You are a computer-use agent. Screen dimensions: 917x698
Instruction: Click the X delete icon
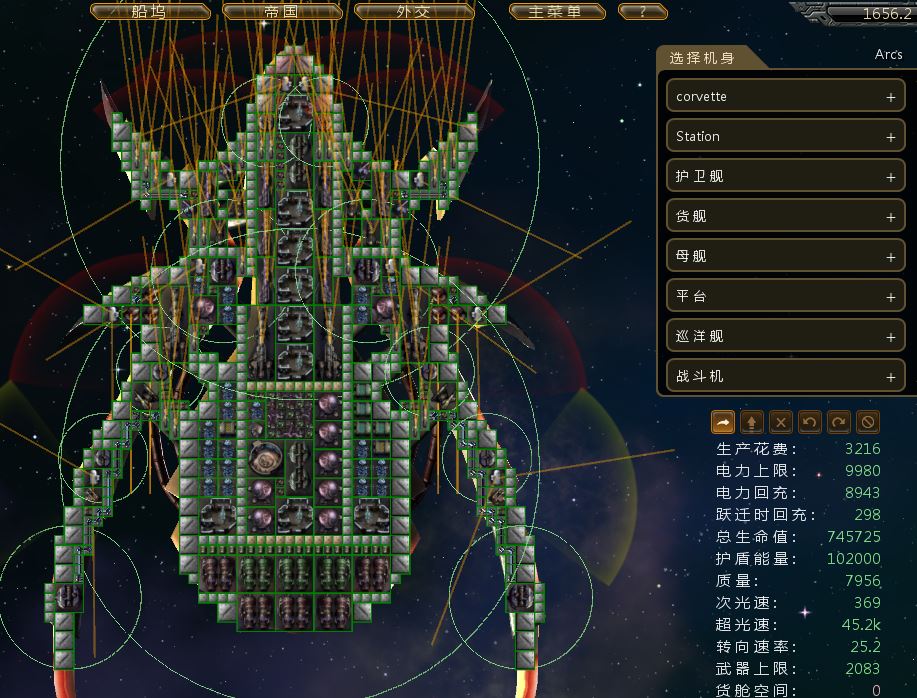tap(781, 421)
